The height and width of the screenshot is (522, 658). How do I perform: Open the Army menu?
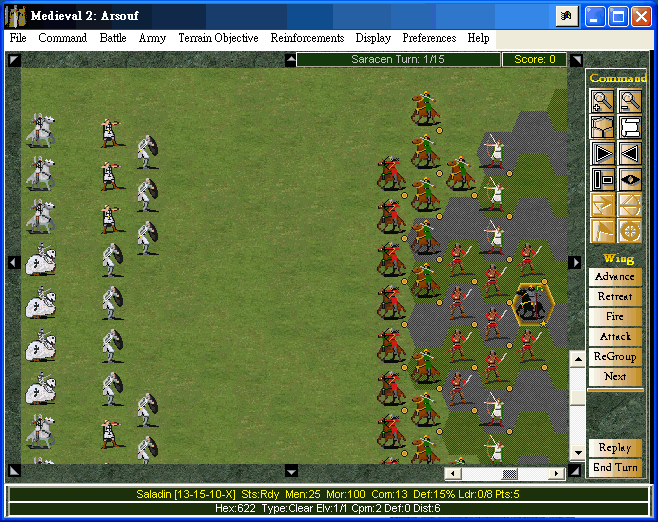pos(152,38)
